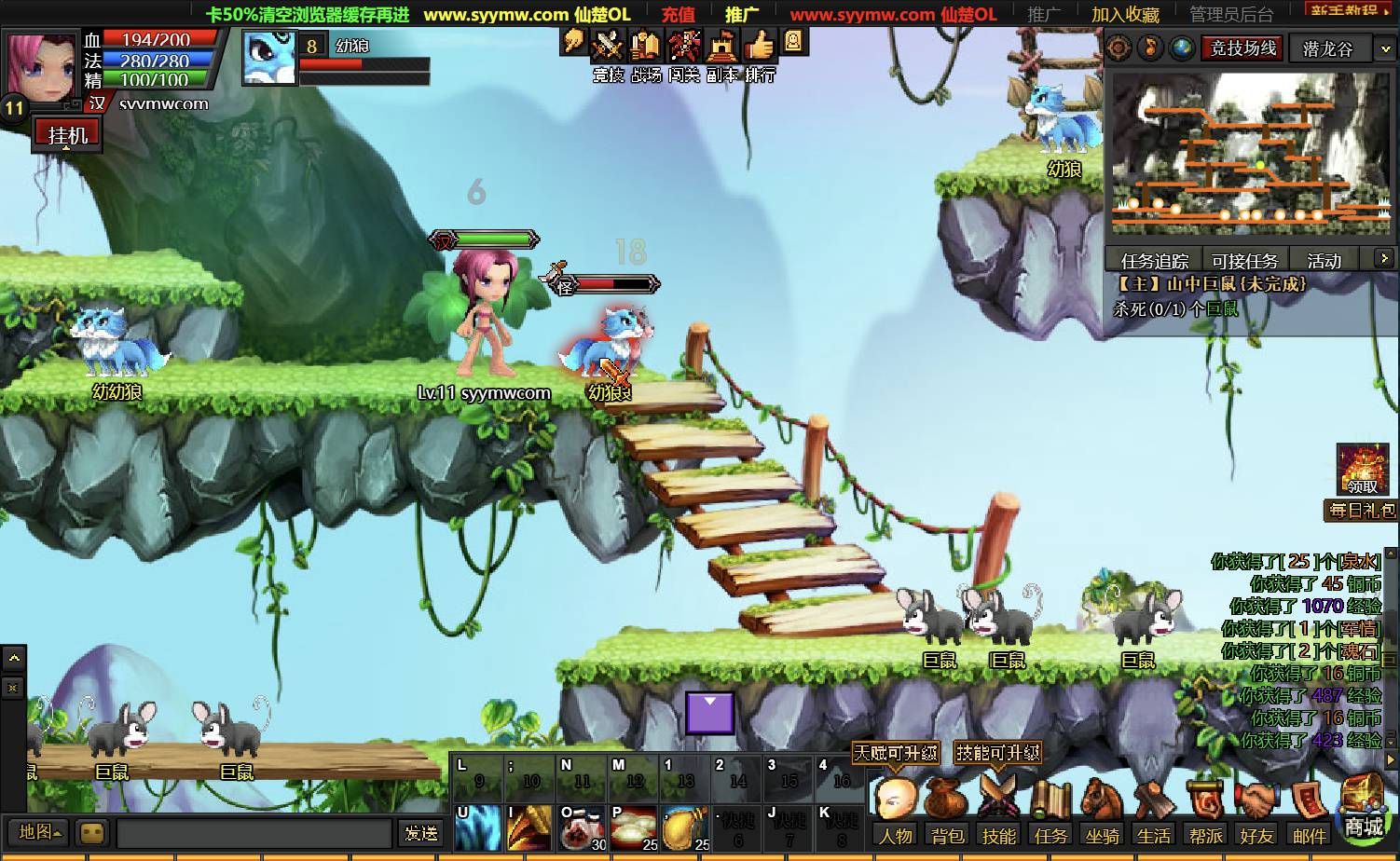Open the 战场 battlefield icon
The height and width of the screenshot is (861, 1400).
pyautogui.click(x=645, y=46)
